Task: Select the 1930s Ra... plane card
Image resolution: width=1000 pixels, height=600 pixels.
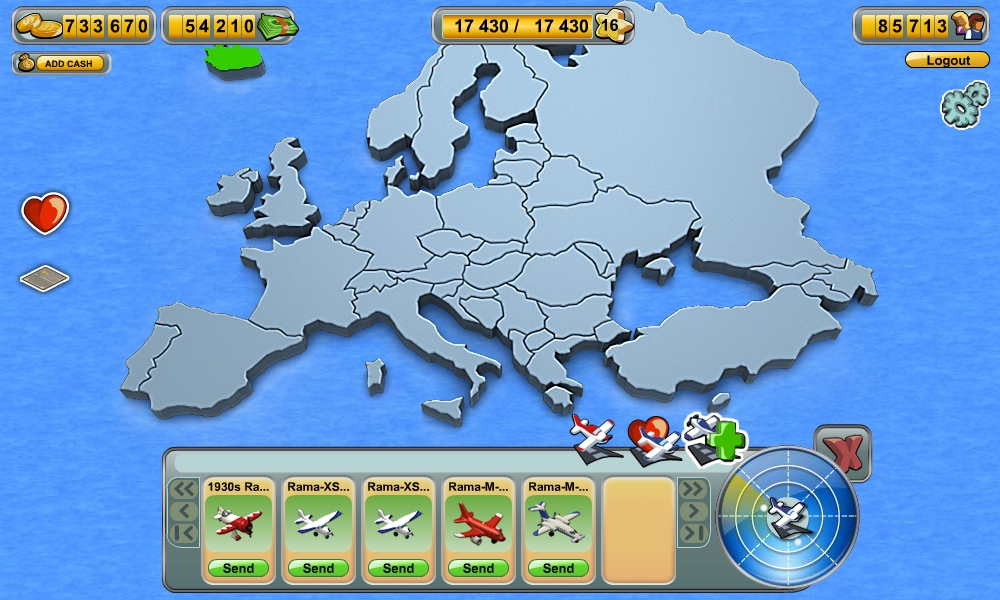Action: [238, 520]
